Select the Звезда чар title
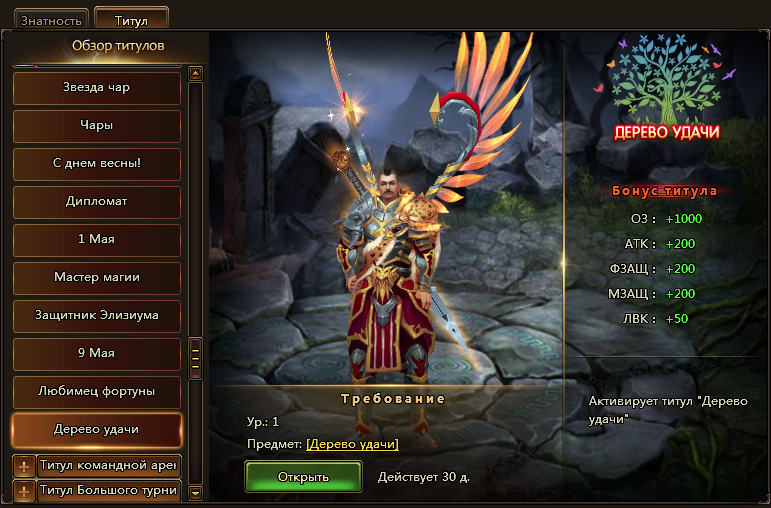This screenshot has width=771, height=508. tap(97, 88)
